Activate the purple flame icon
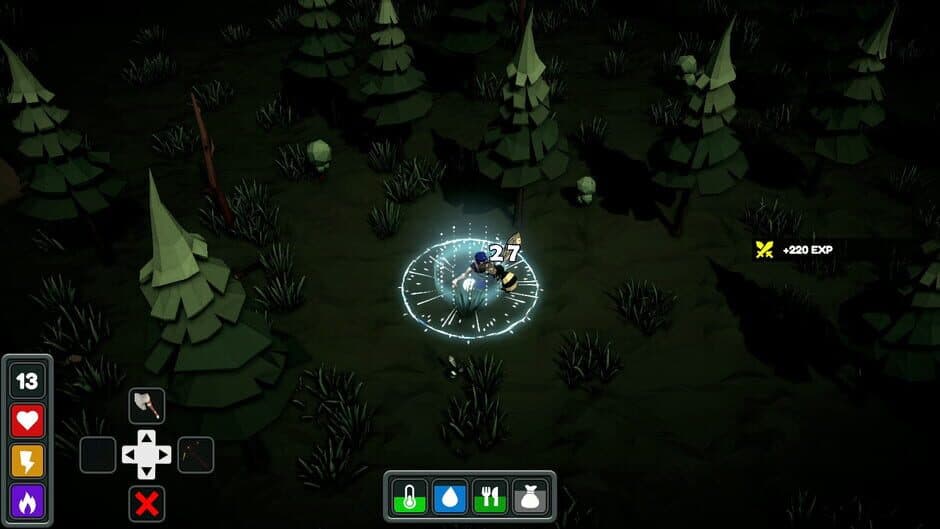The image size is (940, 529). [27, 500]
